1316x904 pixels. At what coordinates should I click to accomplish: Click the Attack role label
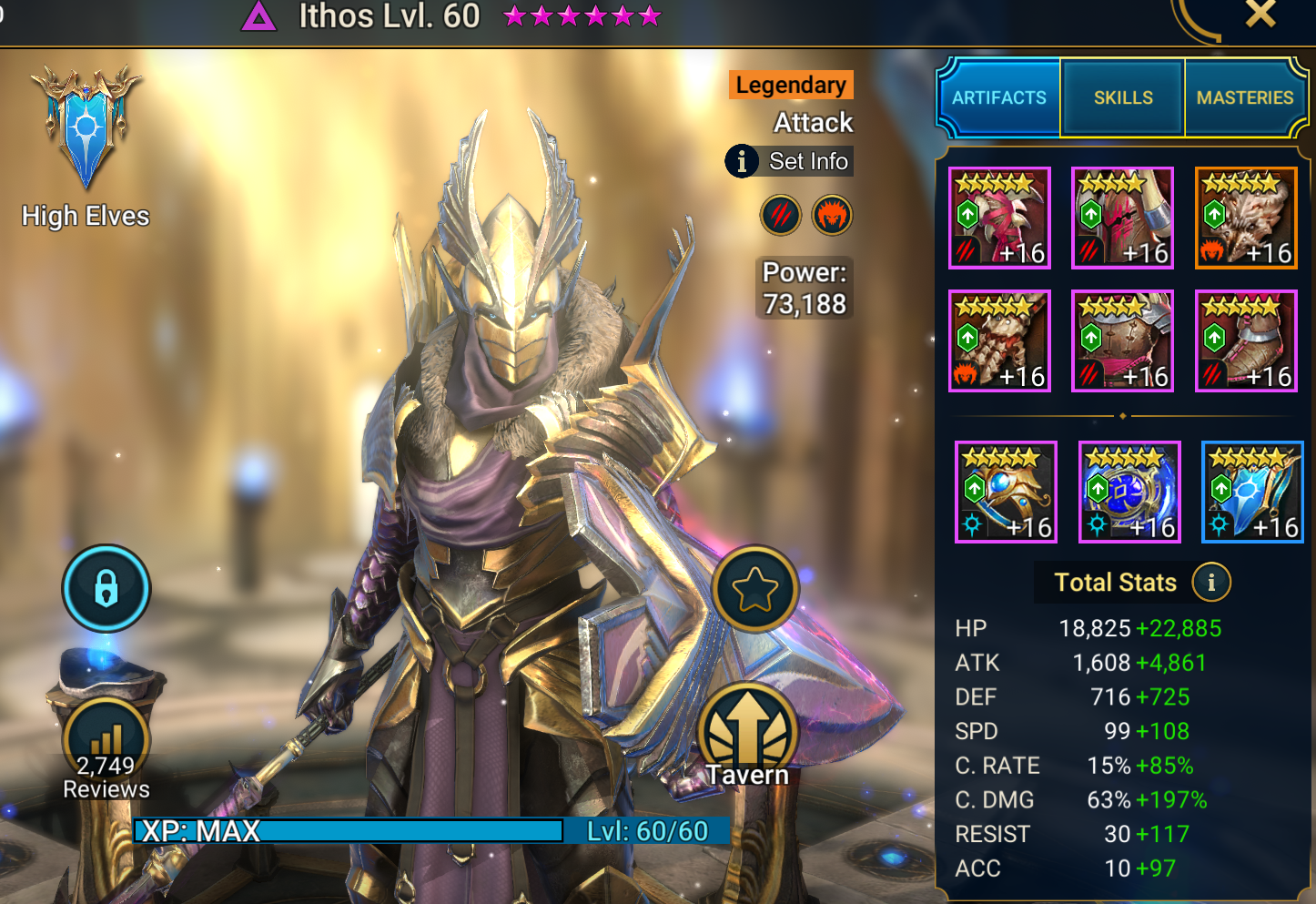pos(813,122)
